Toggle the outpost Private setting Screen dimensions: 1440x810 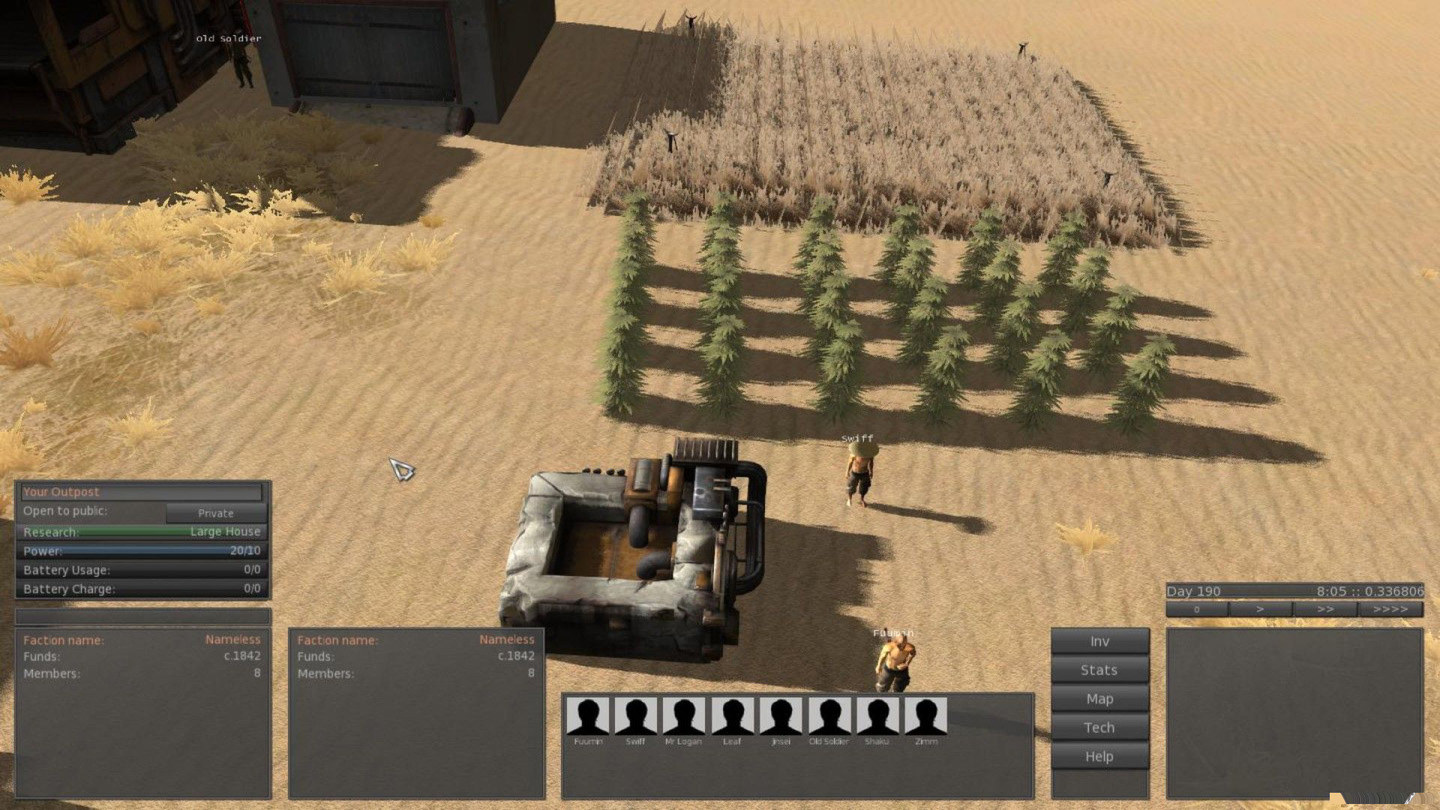click(x=215, y=513)
